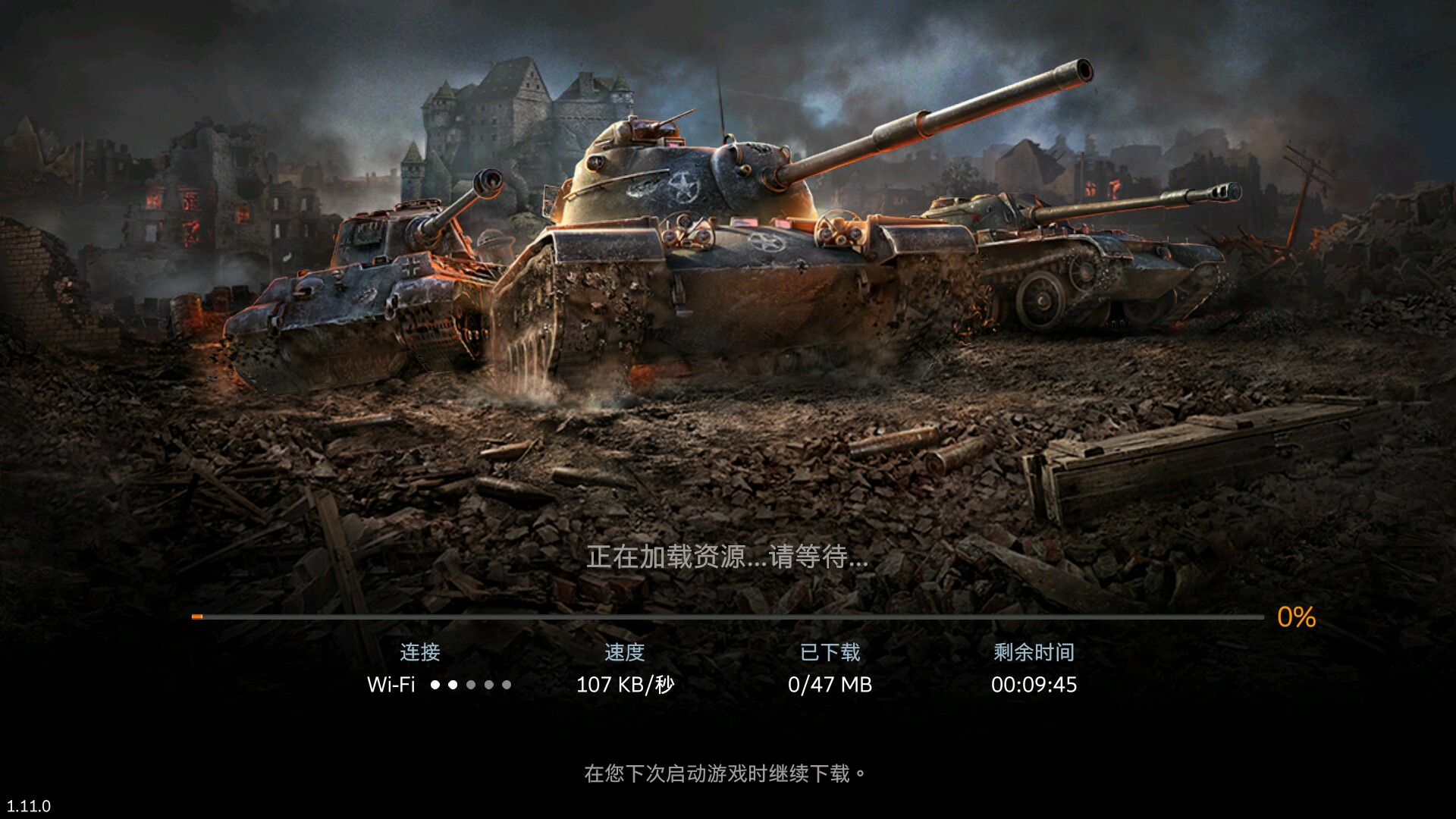Click the fourth signal strength dot

(x=490, y=685)
